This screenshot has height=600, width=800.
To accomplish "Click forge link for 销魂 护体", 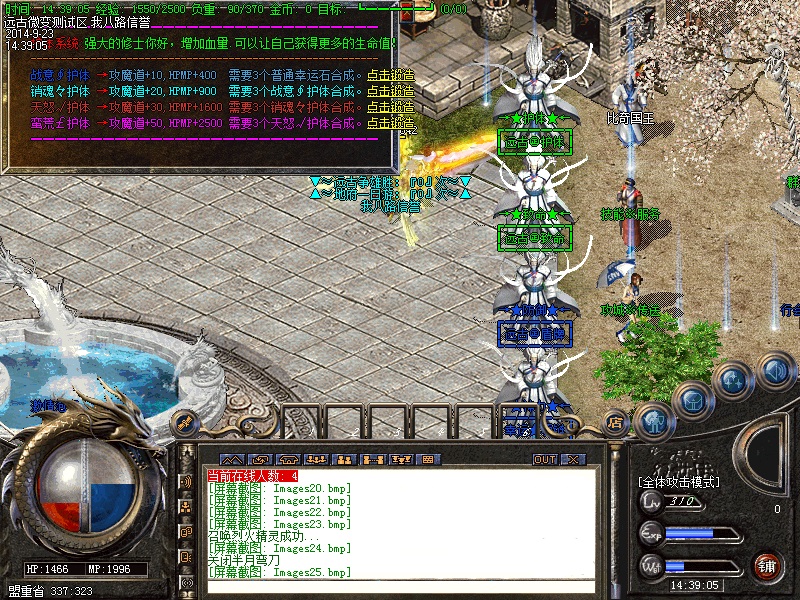I will [390, 91].
